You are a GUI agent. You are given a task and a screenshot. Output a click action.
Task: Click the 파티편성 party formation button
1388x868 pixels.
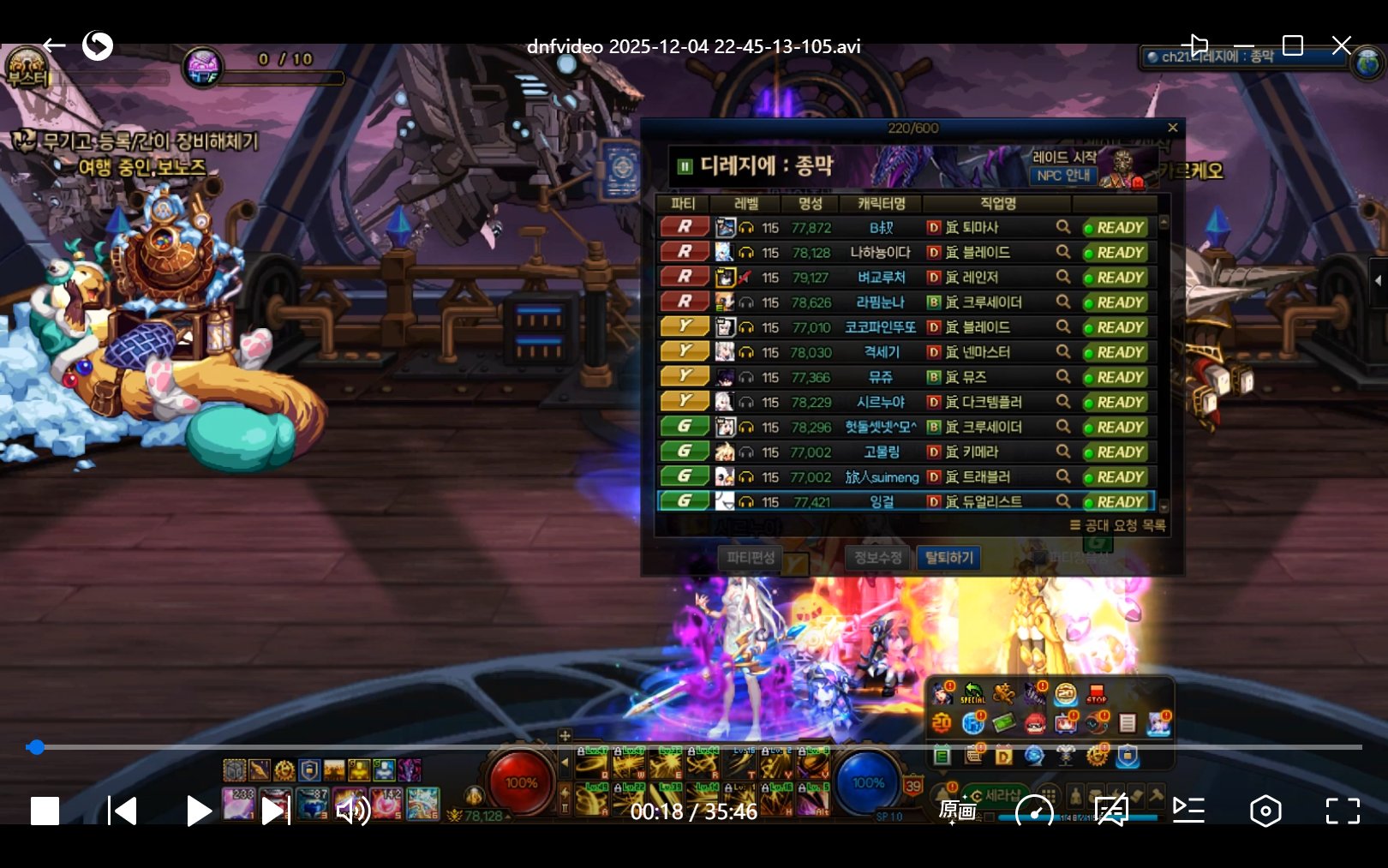pos(751,558)
